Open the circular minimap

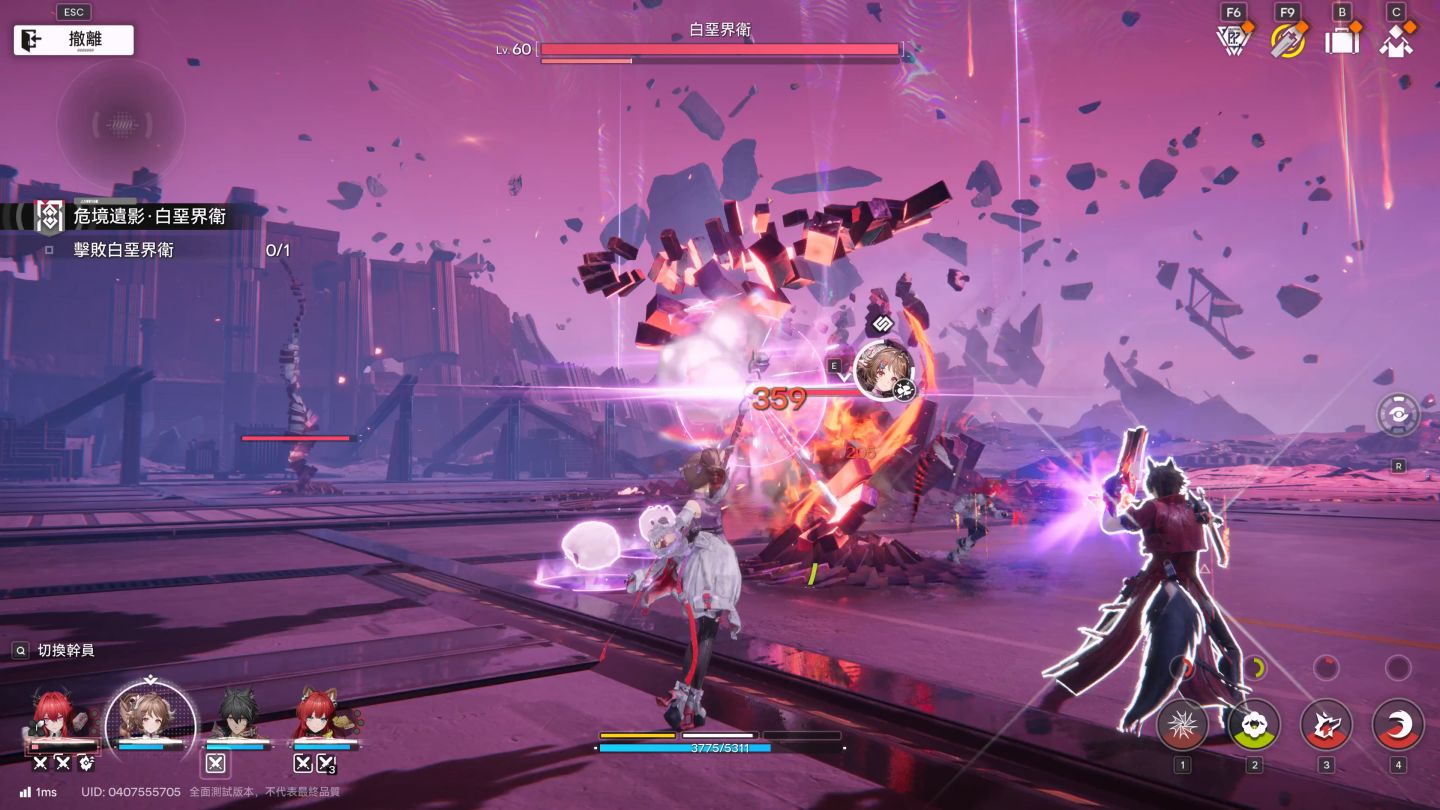pos(120,125)
